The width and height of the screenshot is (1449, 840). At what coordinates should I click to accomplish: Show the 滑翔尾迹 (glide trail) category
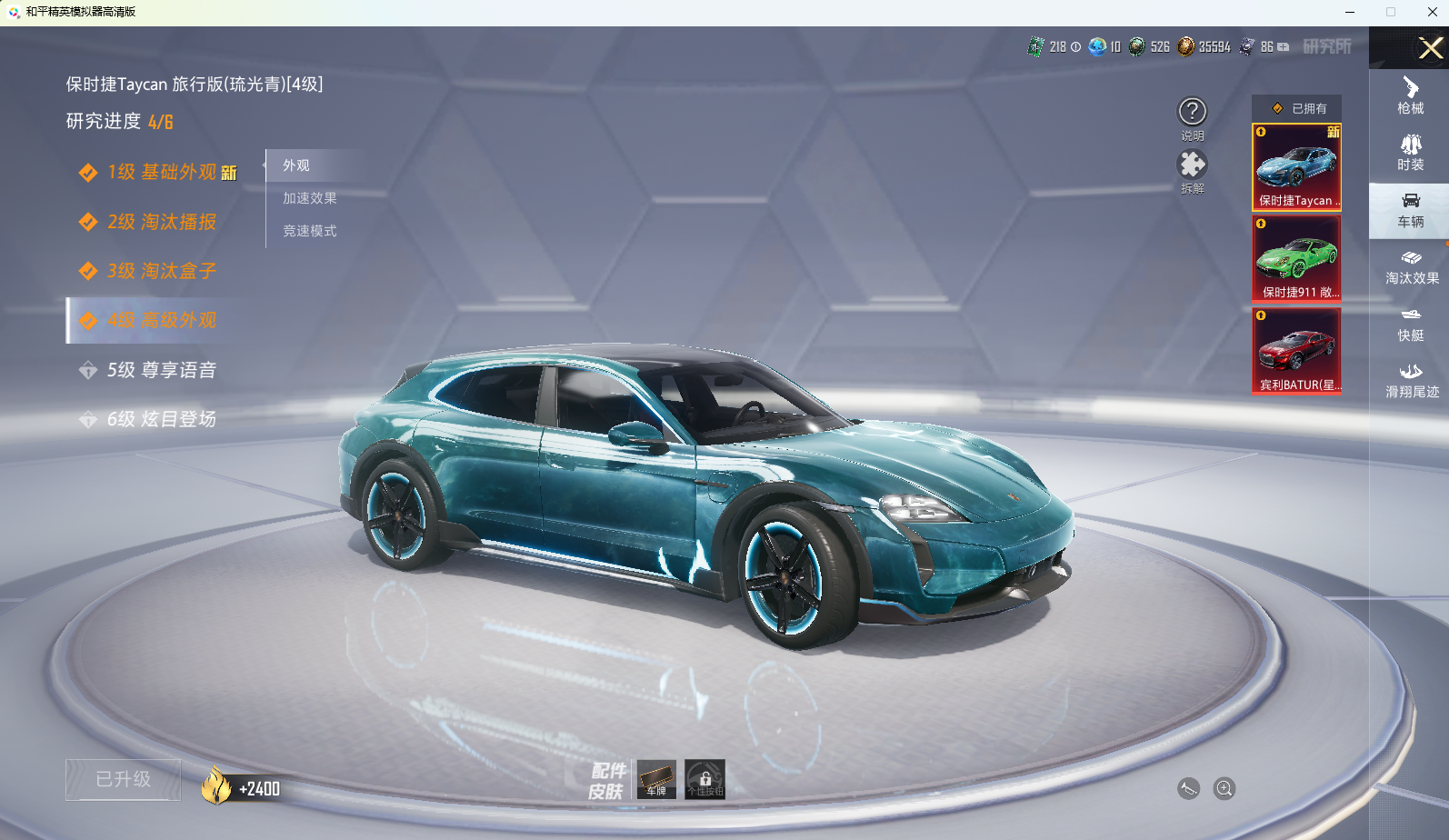pos(1411,380)
